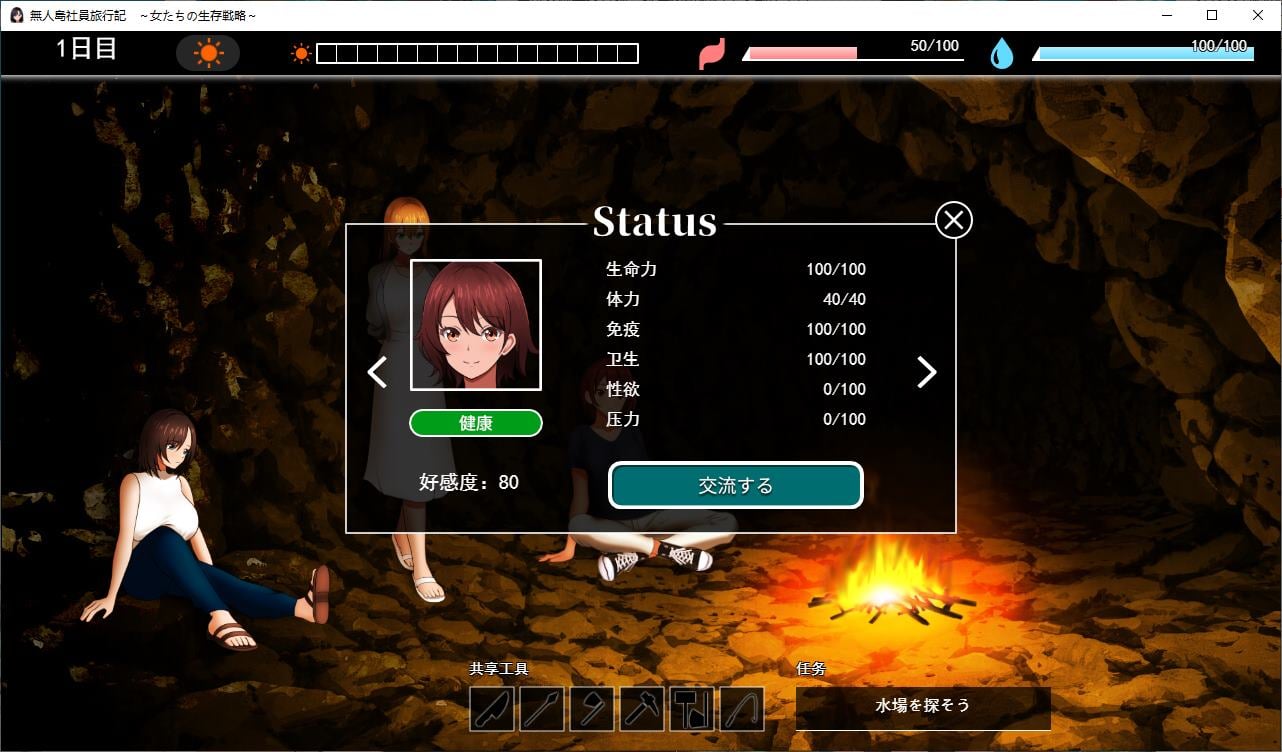Viewport: 1282px width, 752px height.
Task: Start the 水場を探そう mission button
Action: coord(921,708)
